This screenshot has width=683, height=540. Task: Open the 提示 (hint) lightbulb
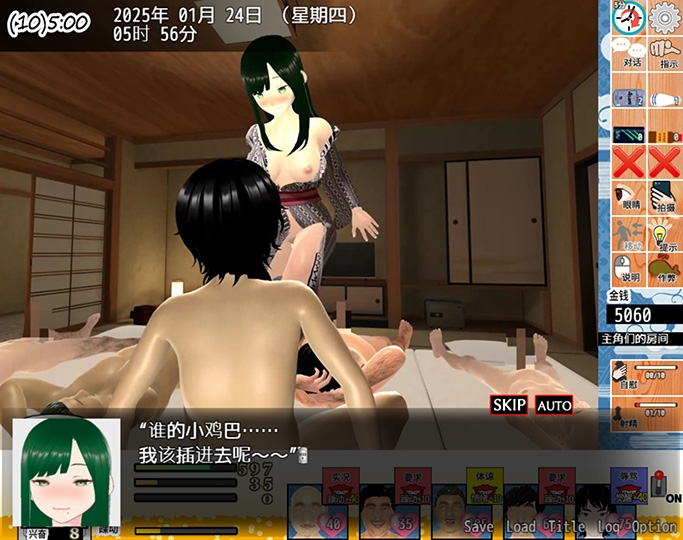coord(665,238)
